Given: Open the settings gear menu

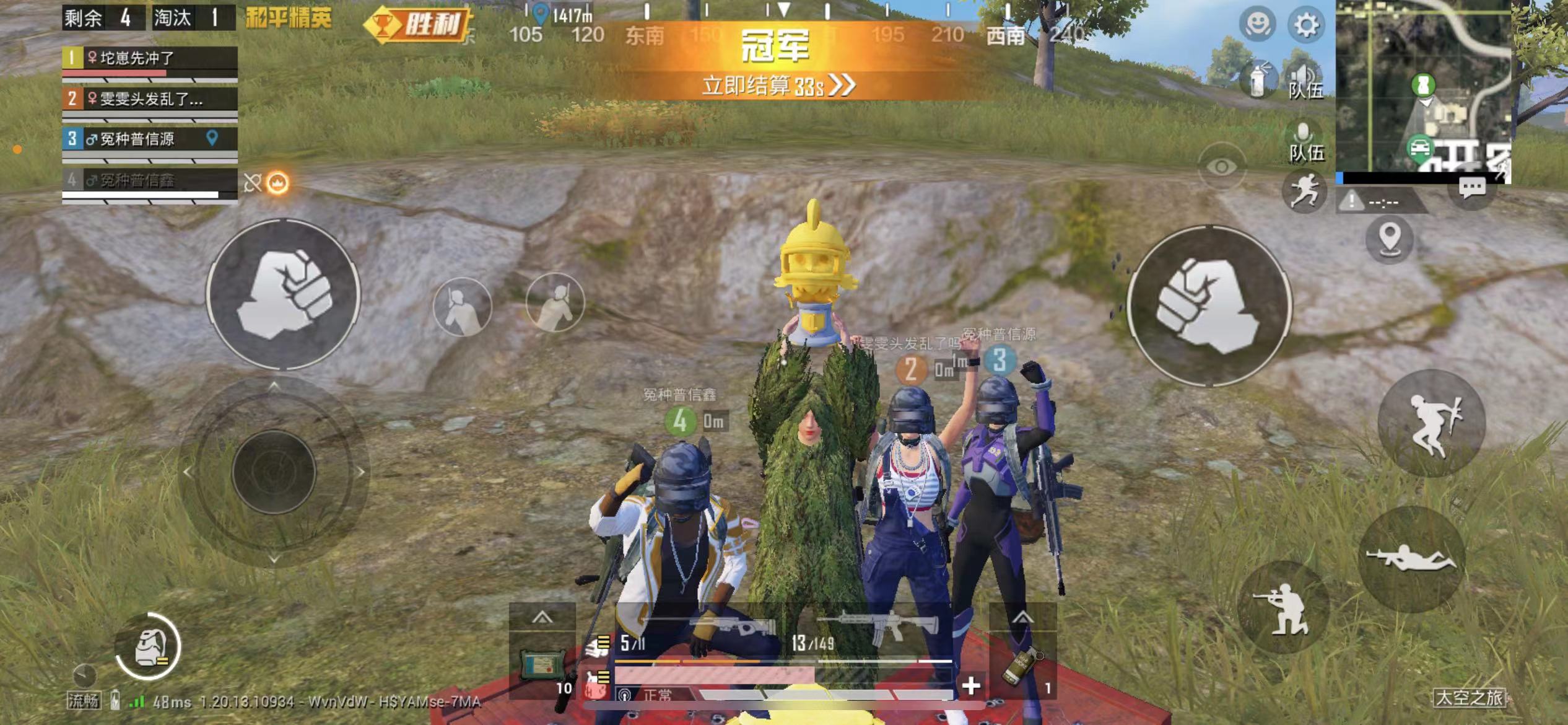Looking at the screenshot, I should pos(1305,25).
